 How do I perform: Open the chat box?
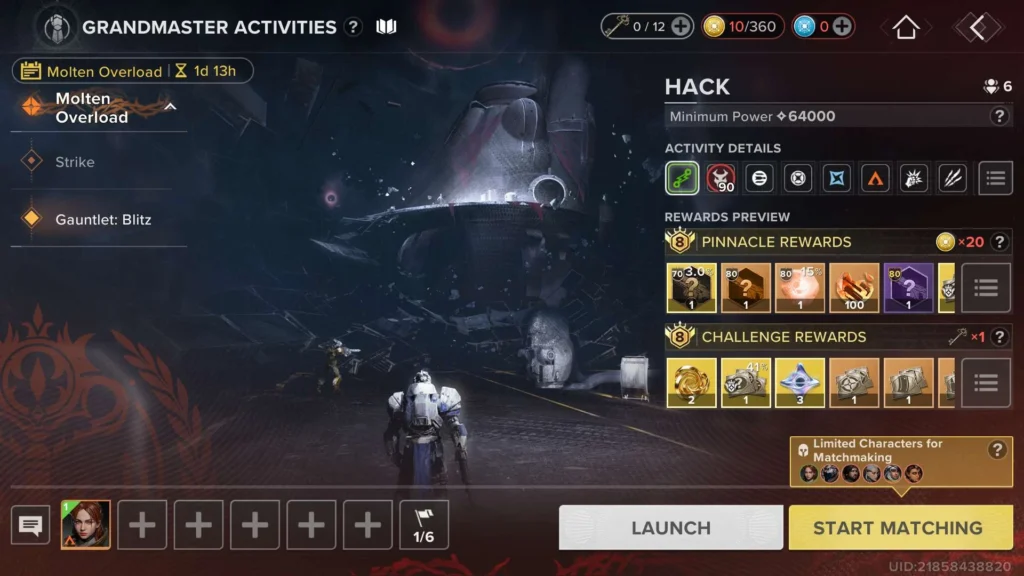31,525
